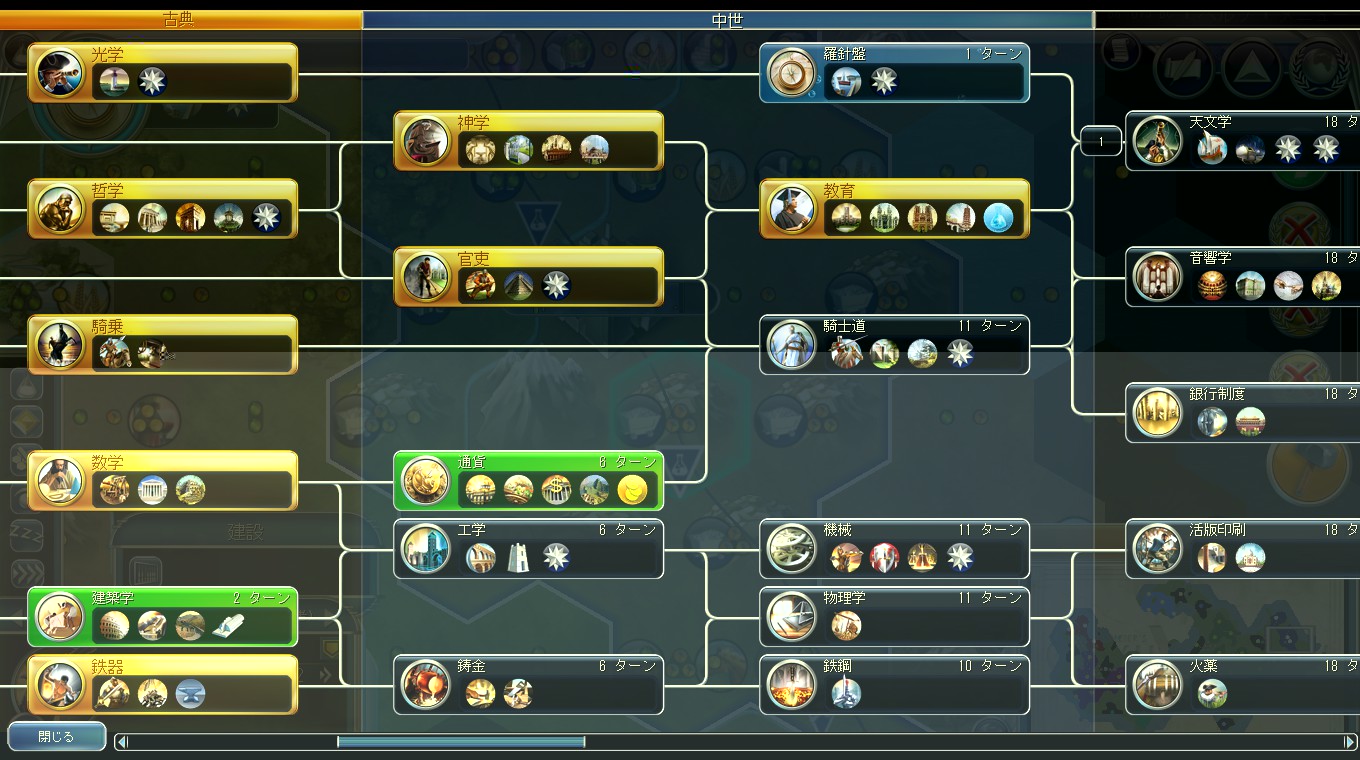
Task: Choose the 建築学 technology
Action: tap(163, 616)
